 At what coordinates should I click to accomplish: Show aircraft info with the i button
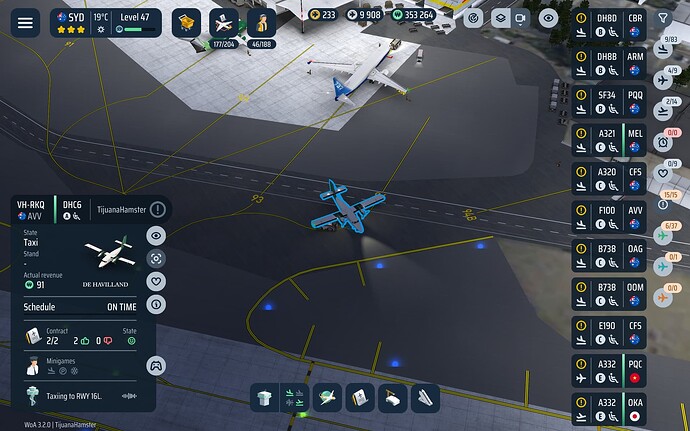(156, 303)
